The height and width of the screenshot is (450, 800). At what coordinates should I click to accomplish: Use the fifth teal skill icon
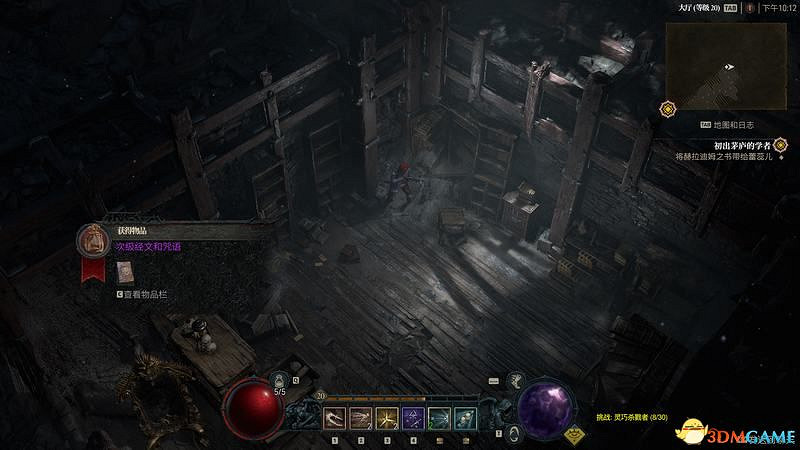[439, 417]
